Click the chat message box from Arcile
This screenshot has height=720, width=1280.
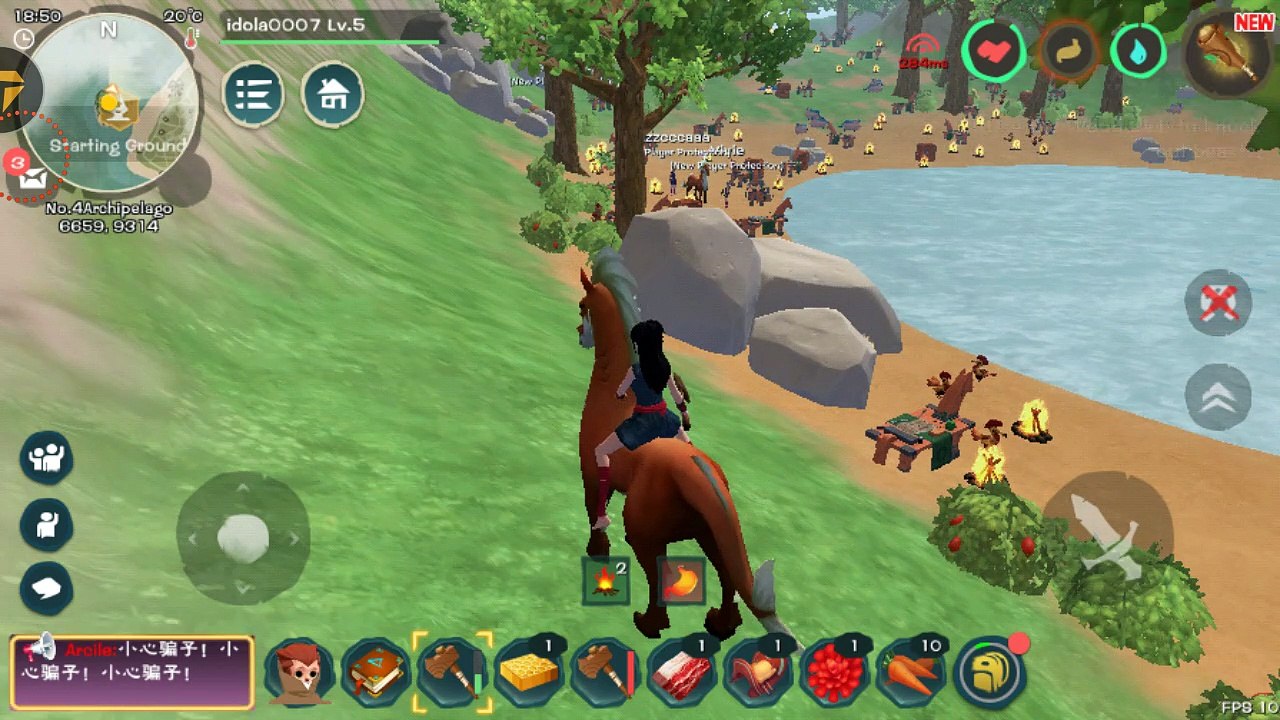(132, 672)
